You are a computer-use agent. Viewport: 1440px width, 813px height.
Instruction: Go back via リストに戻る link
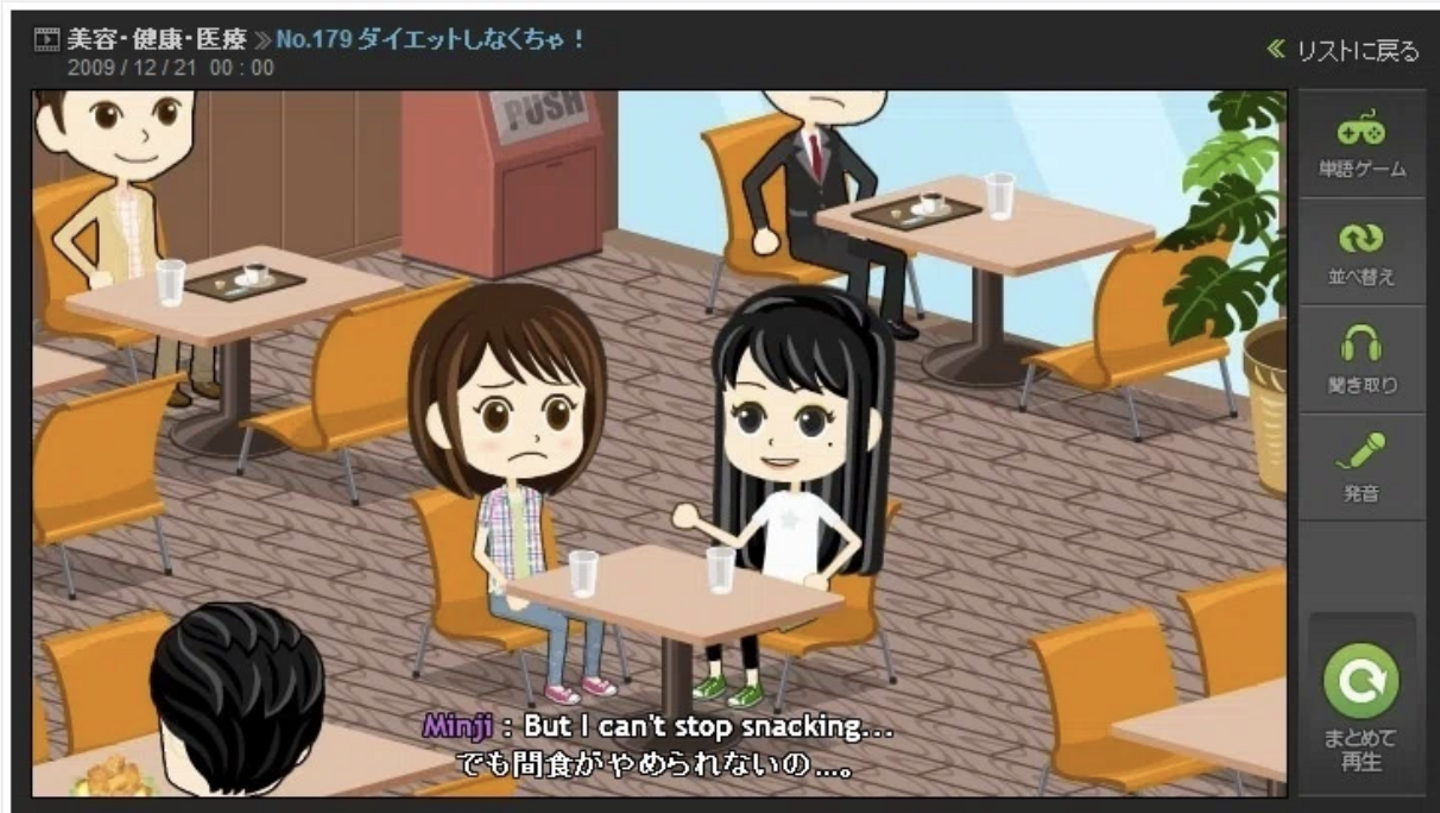[1344, 50]
